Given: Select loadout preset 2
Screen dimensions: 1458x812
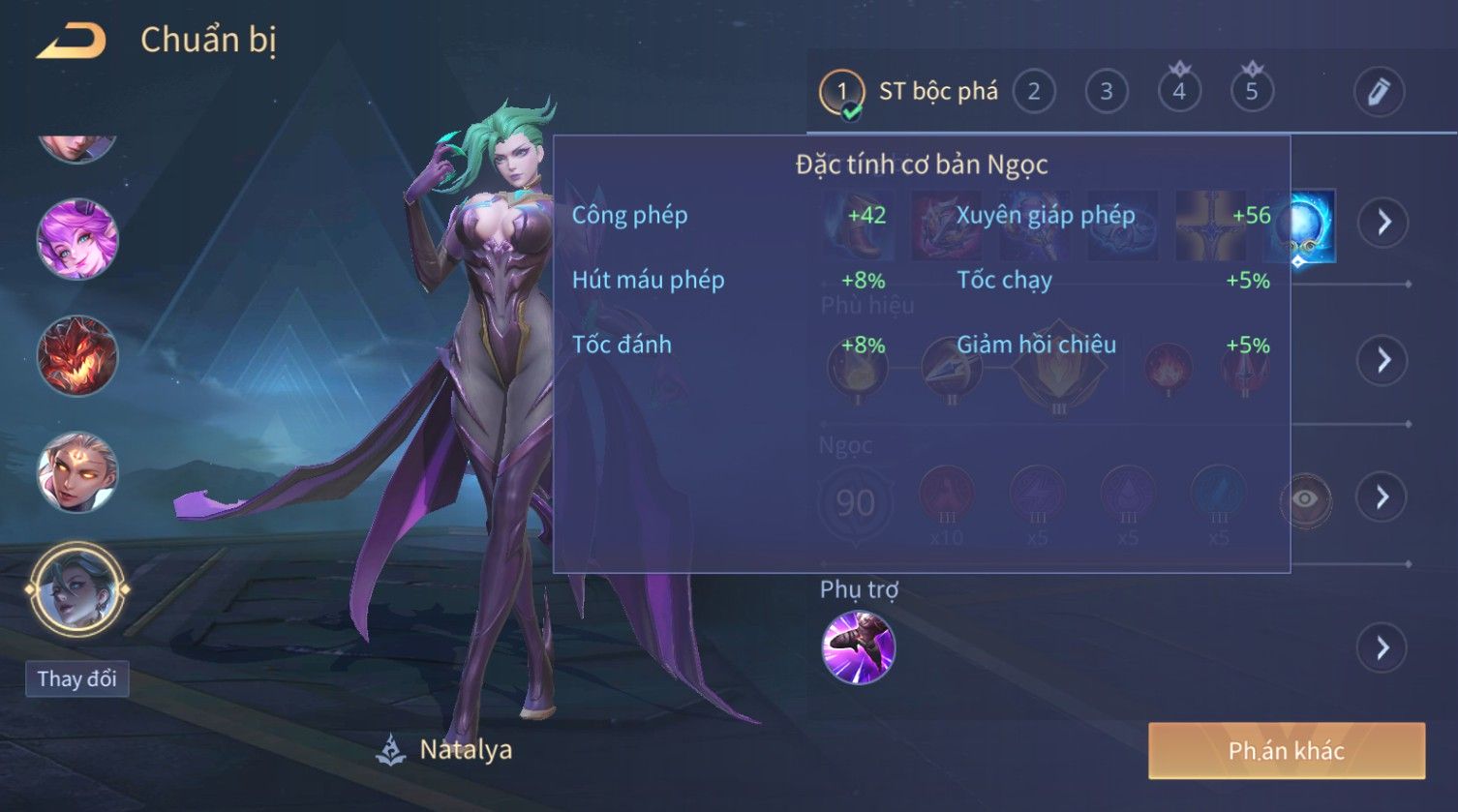Looking at the screenshot, I should pos(1033,92).
